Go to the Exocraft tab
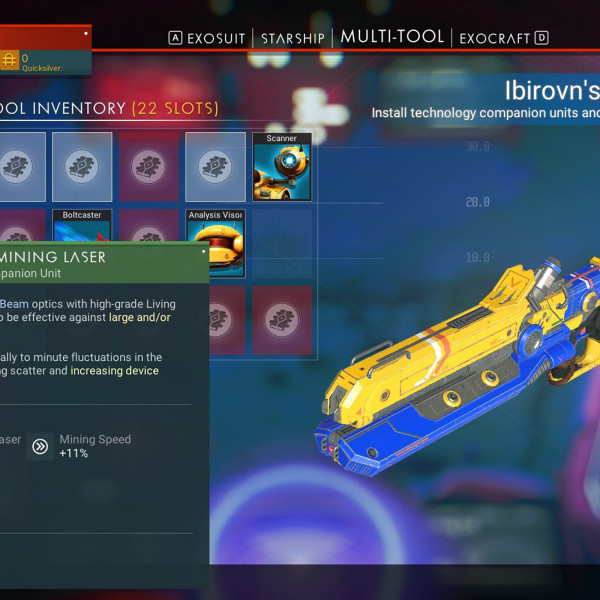Image resolution: width=600 pixels, height=600 pixels. point(496,38)
